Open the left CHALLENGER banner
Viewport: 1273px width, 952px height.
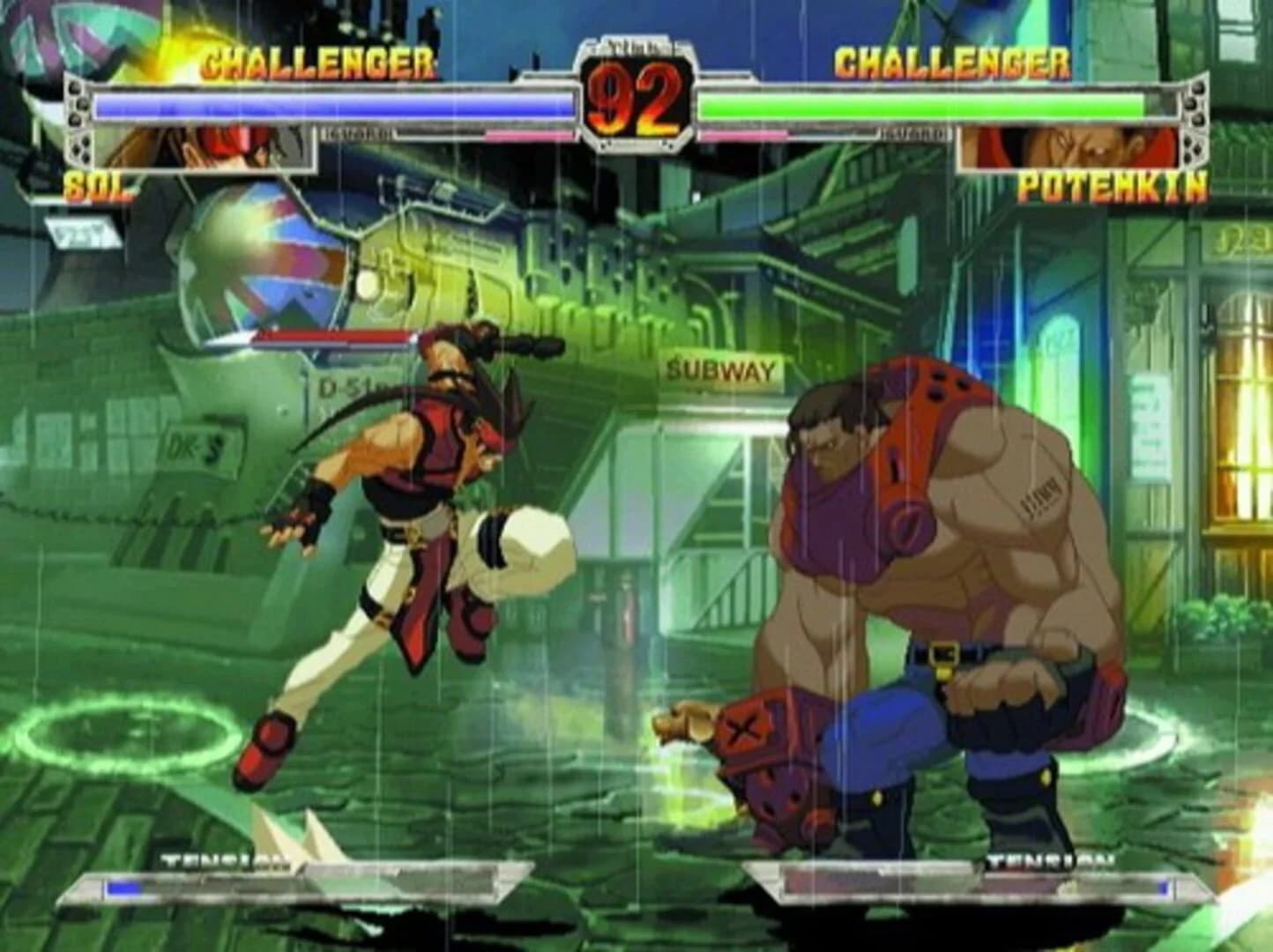(317, 62)
